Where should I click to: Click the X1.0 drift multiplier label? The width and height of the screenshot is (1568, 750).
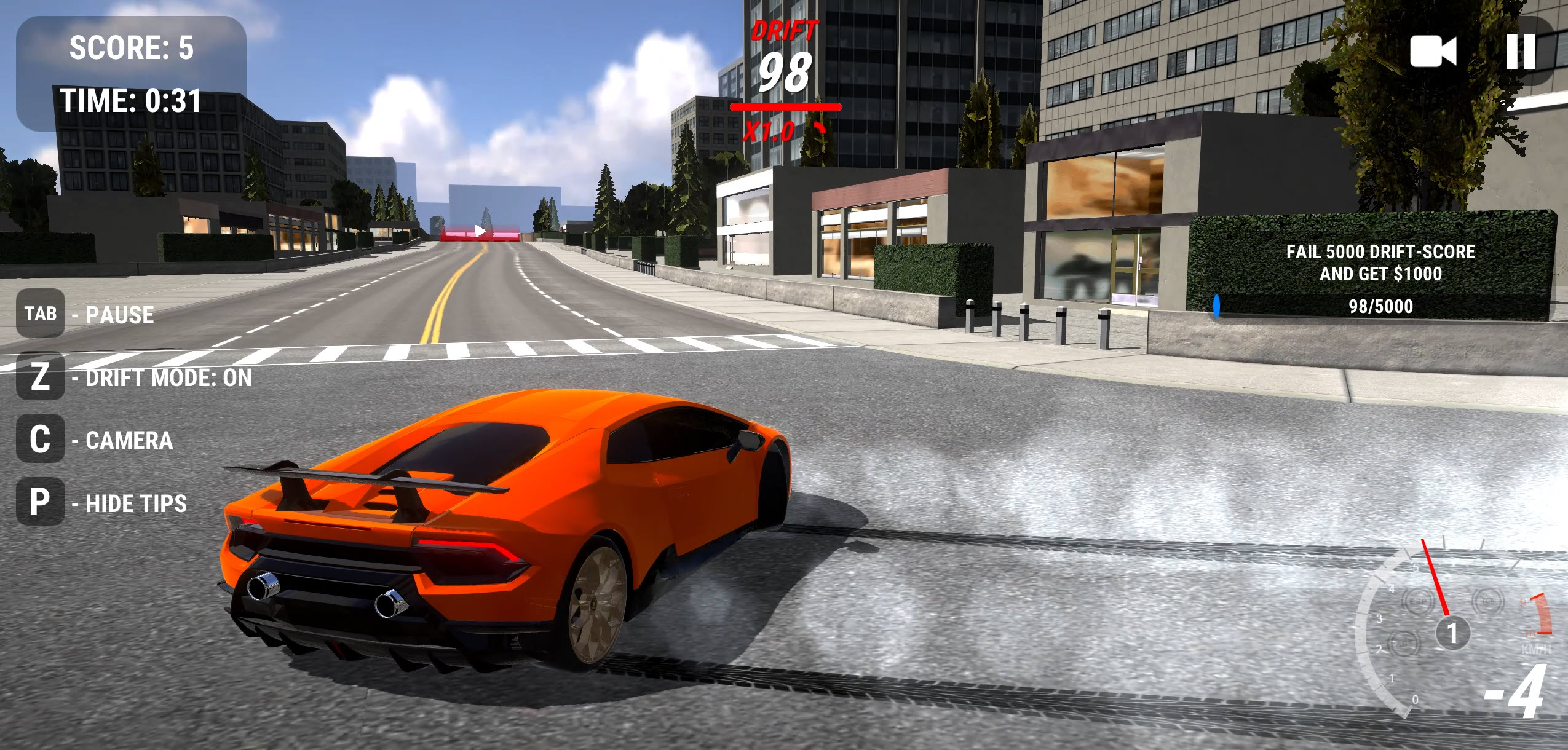click(770, 130)
